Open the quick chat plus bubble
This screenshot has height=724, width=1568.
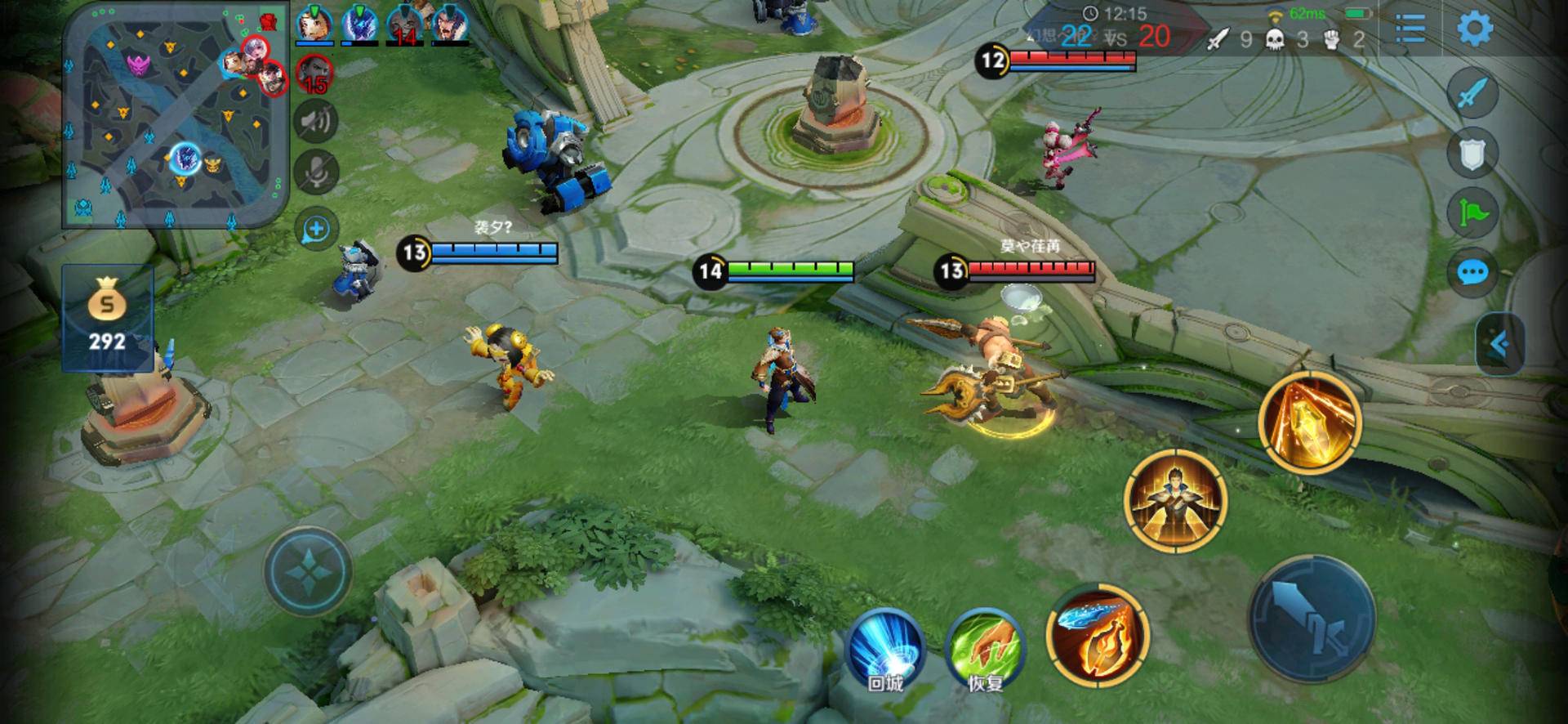316,230
